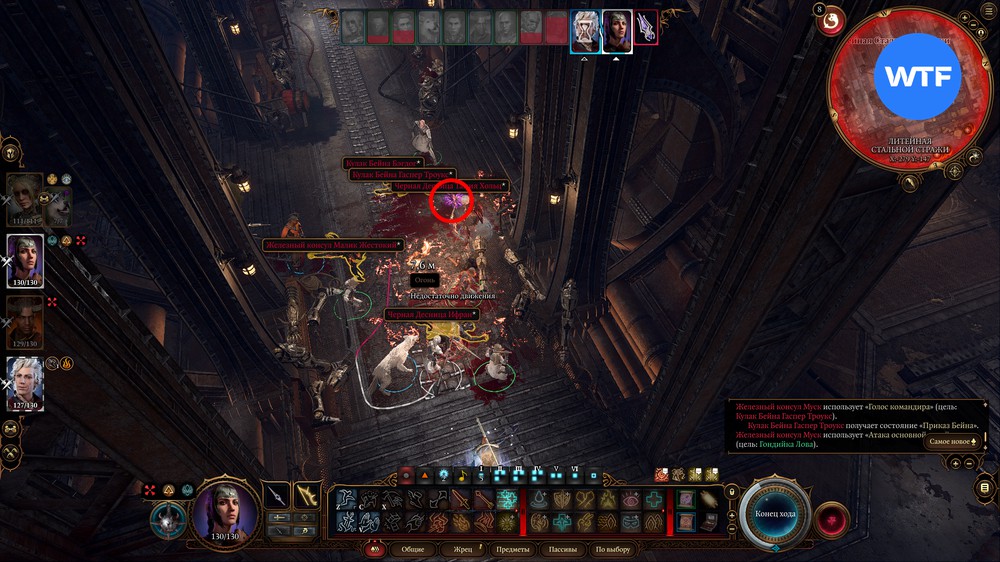The height and width of the screenshot is (562, 1000).
Task: Click the red button beside Конец хода
Action: 832,520
